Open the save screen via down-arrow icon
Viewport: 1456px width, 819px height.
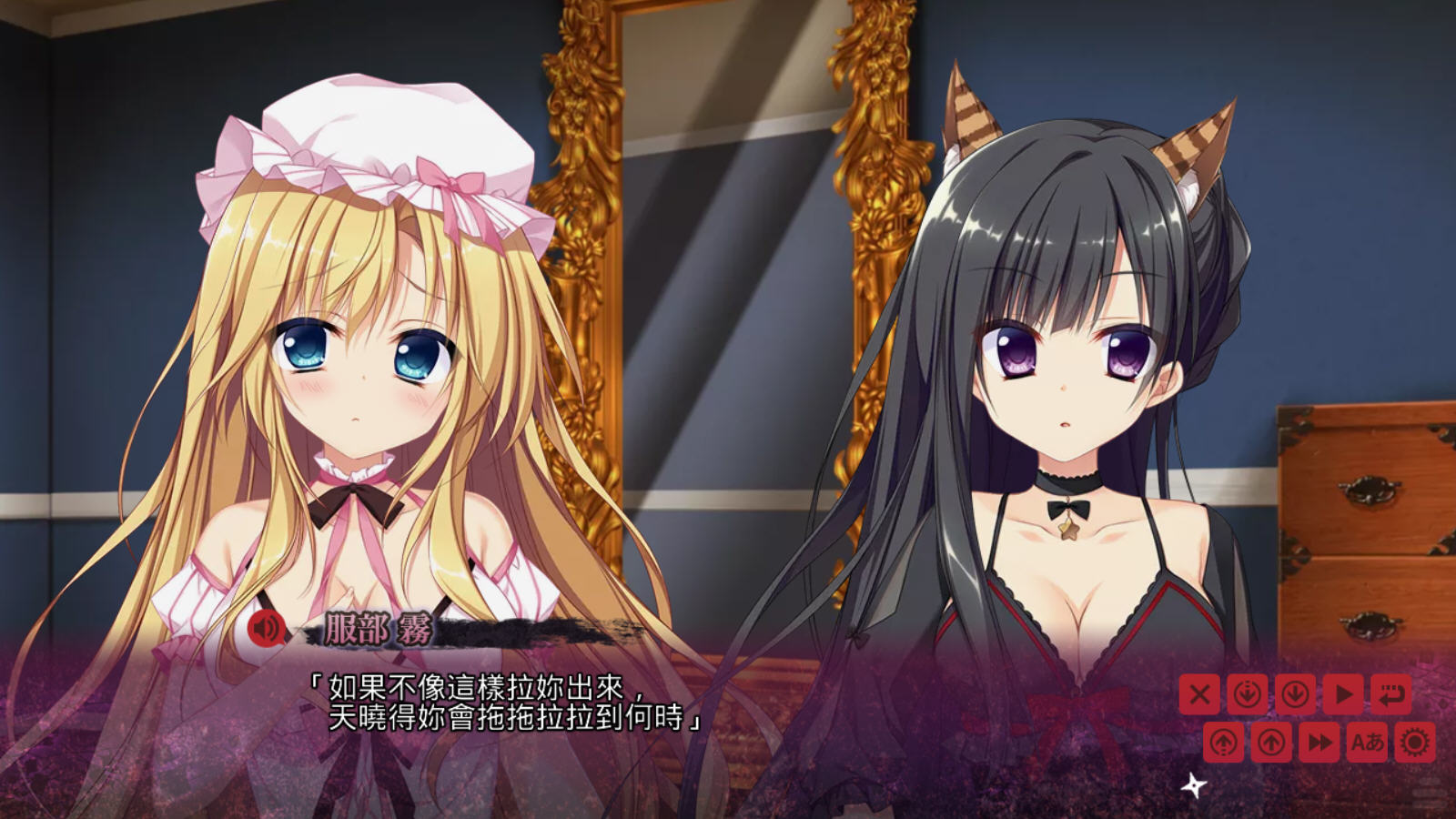click(x=1294, y=693)
